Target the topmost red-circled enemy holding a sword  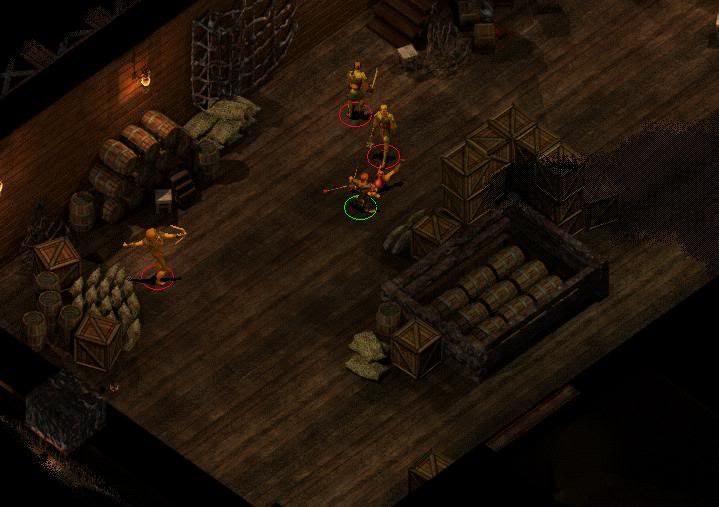[356, 91]
